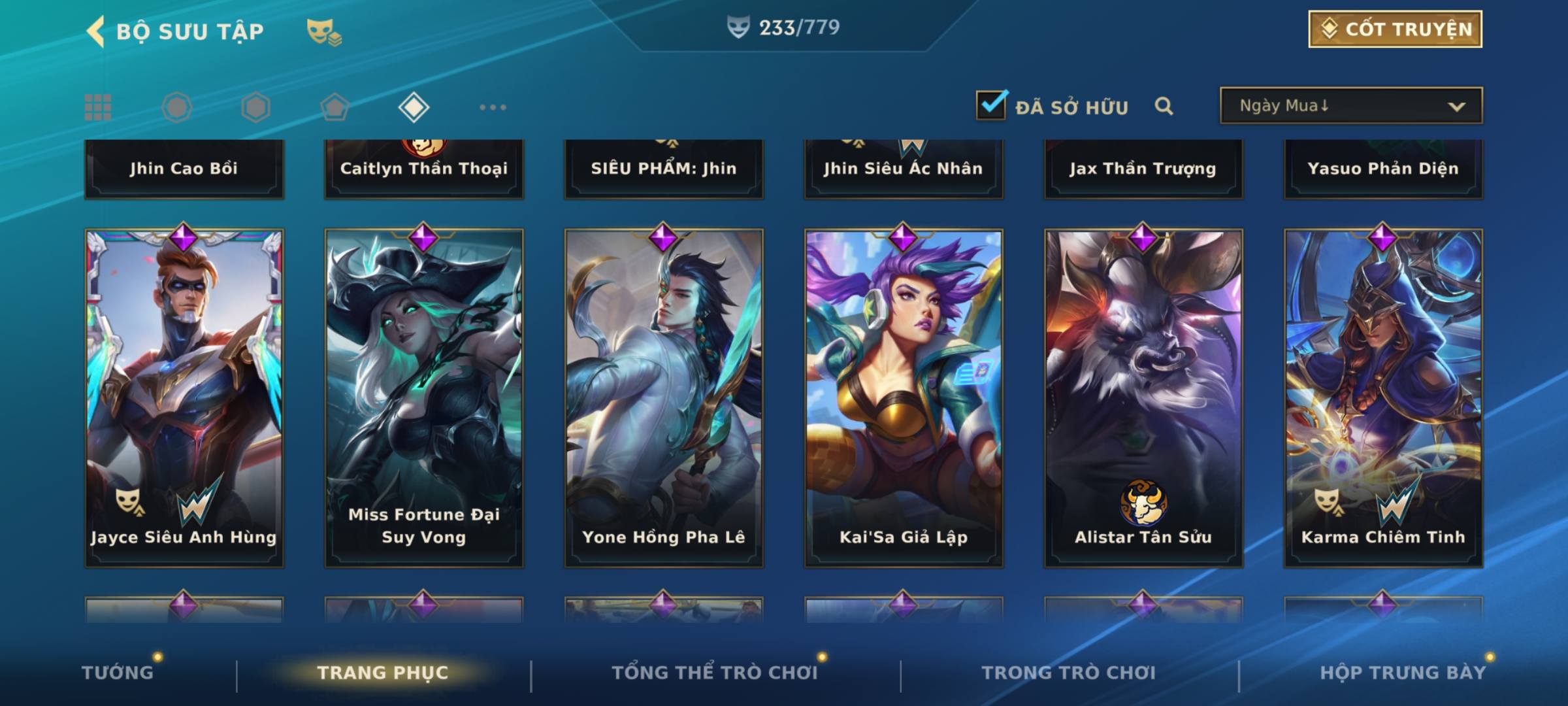Select the grid all-skins filter

pyautogui.click(x=98, y=107)
